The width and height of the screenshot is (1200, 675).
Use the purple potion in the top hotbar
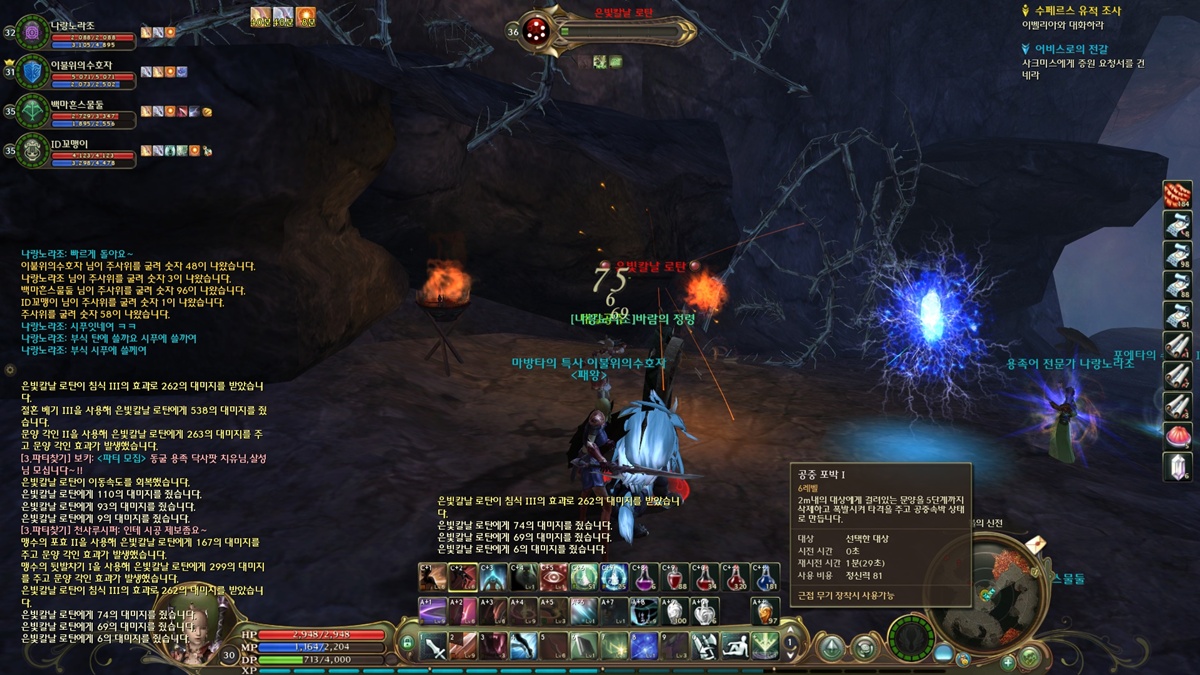[645, 578]
